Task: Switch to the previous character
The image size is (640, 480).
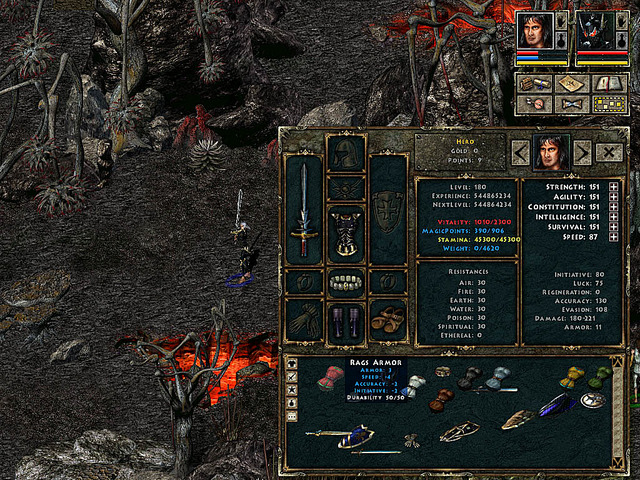Action: [x=520, y=153]
